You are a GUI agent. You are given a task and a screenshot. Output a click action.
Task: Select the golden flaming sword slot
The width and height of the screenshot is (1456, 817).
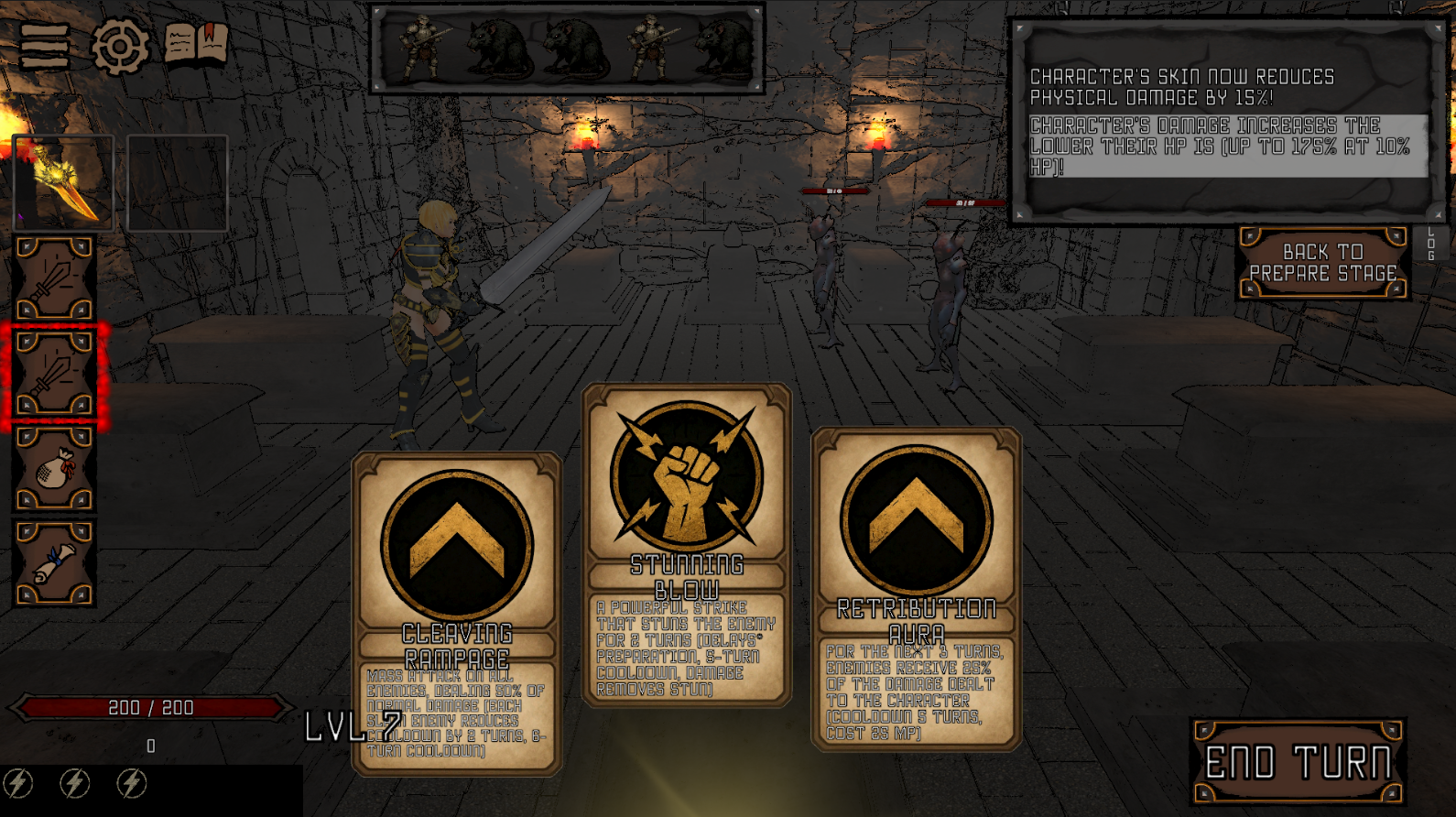point(63,183)
